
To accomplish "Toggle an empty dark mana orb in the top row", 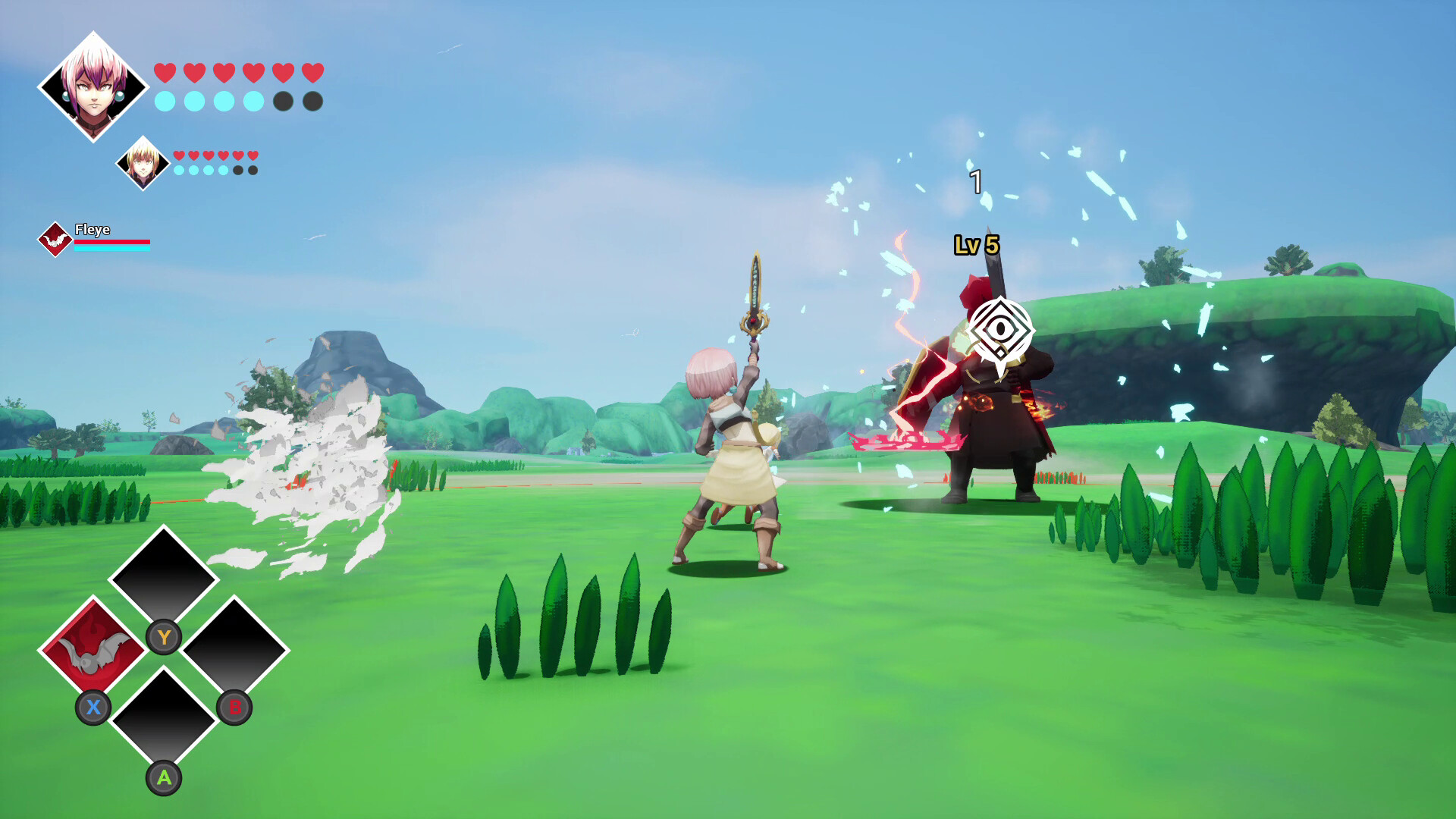I will (x=283, y=101).
